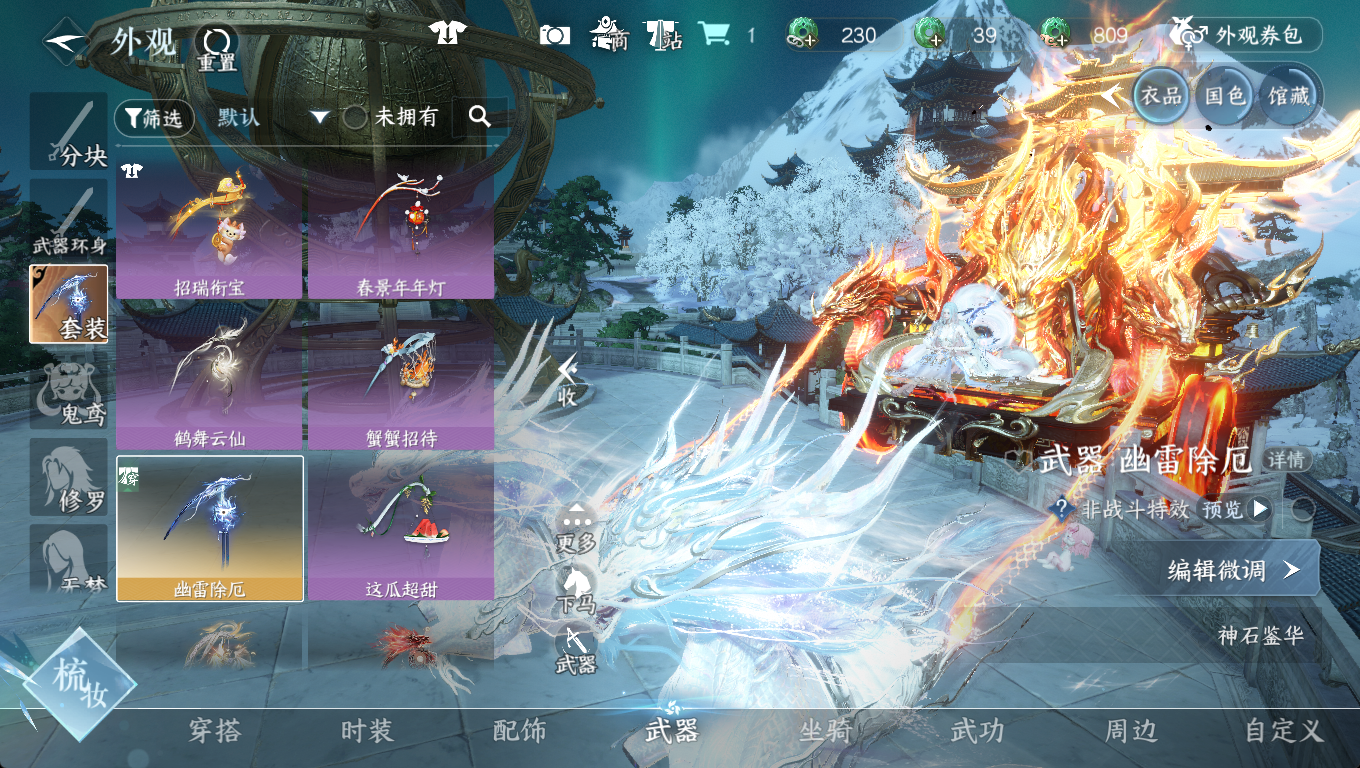1360x768 pixels.
Task: Open the 外观券包 voucher pack
Action: (x=1247, y=35)
